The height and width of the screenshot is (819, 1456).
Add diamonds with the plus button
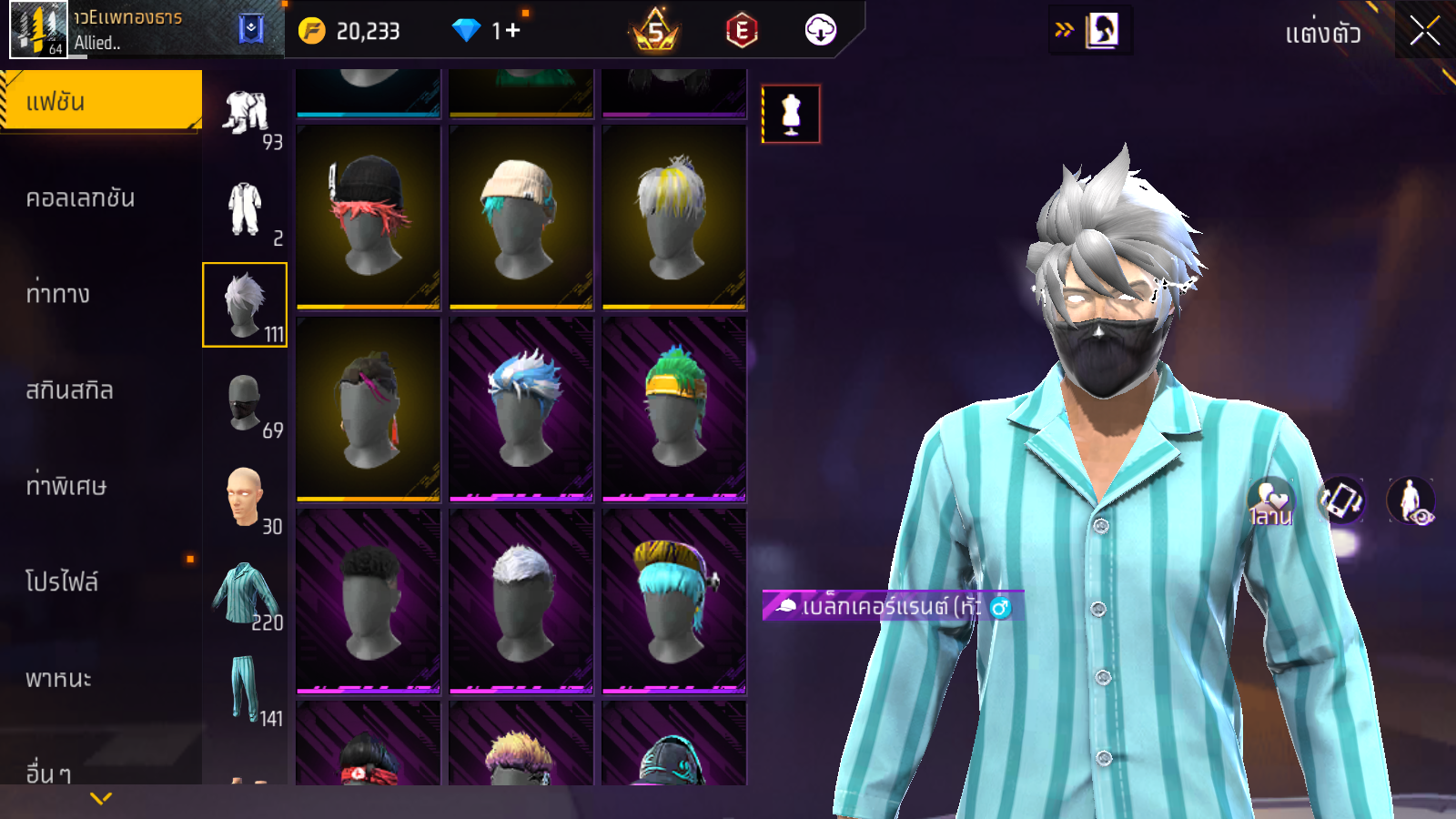click(x=513, y=31)
